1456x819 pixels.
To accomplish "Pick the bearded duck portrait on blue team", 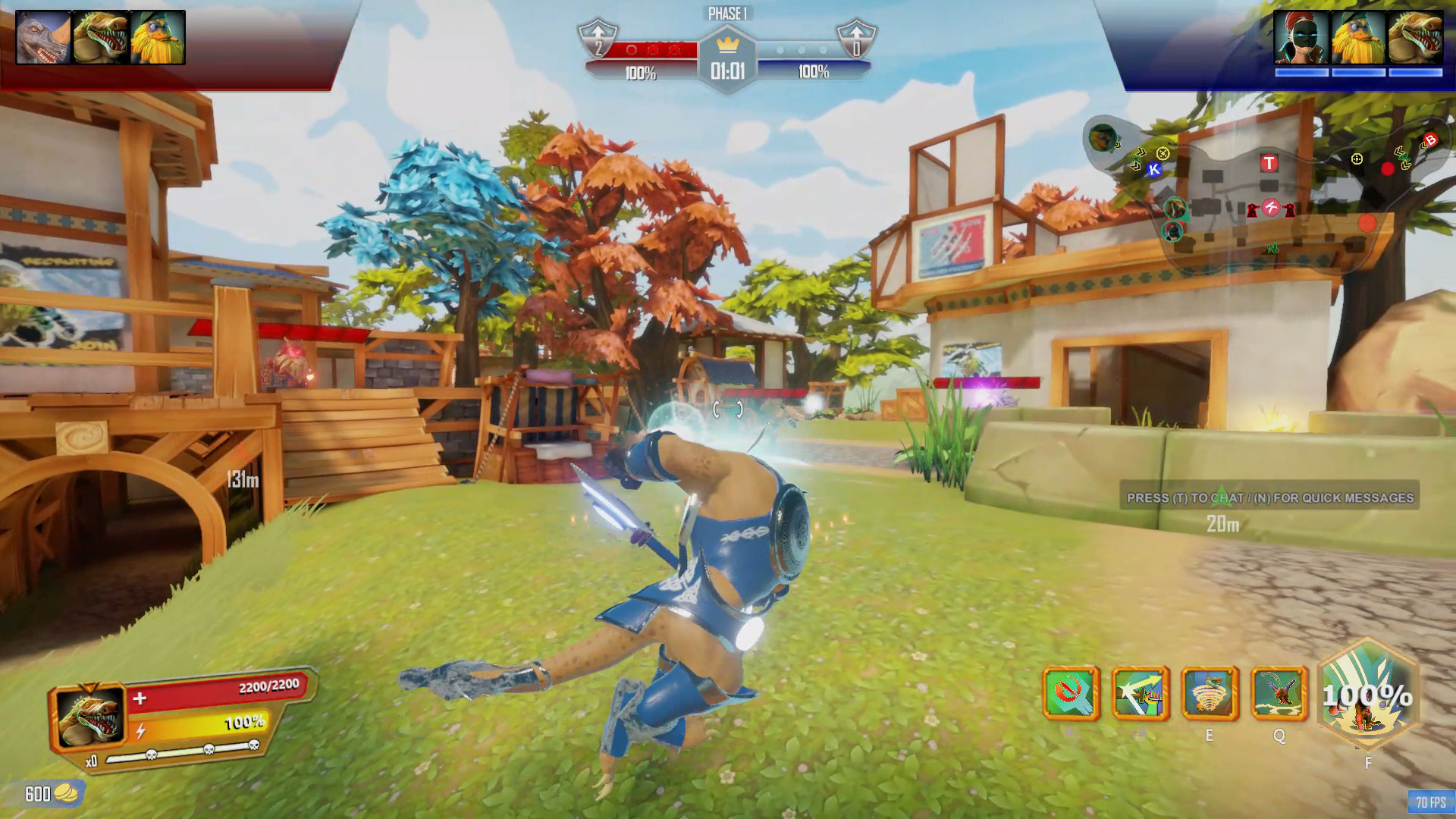I will (1358, 37).
